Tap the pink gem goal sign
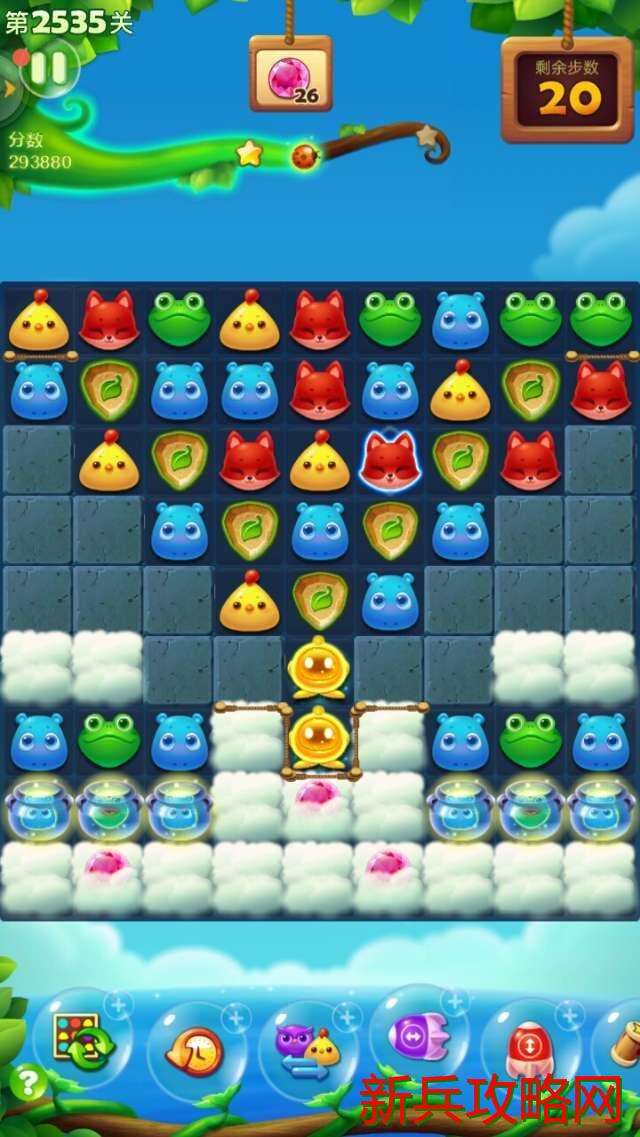Screen dimensions: 640x1137 point(290,74)
